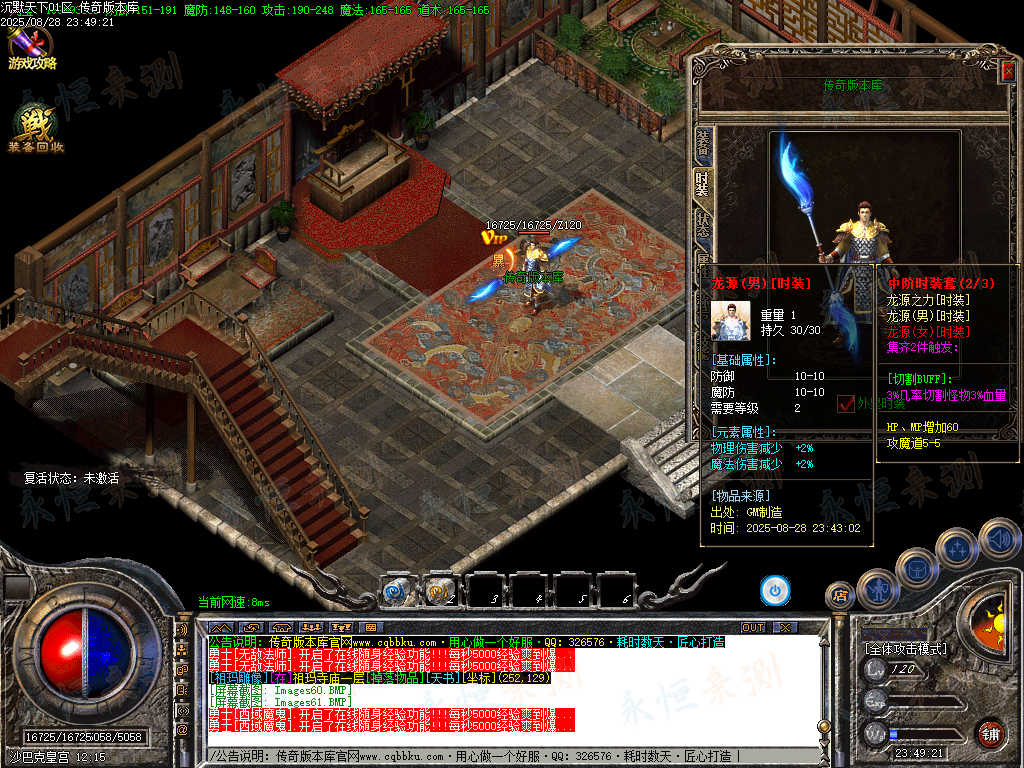This screenshot has height=768, width=1024.
Task: Close the character panel with the red X
Action: click(1008, 69)
